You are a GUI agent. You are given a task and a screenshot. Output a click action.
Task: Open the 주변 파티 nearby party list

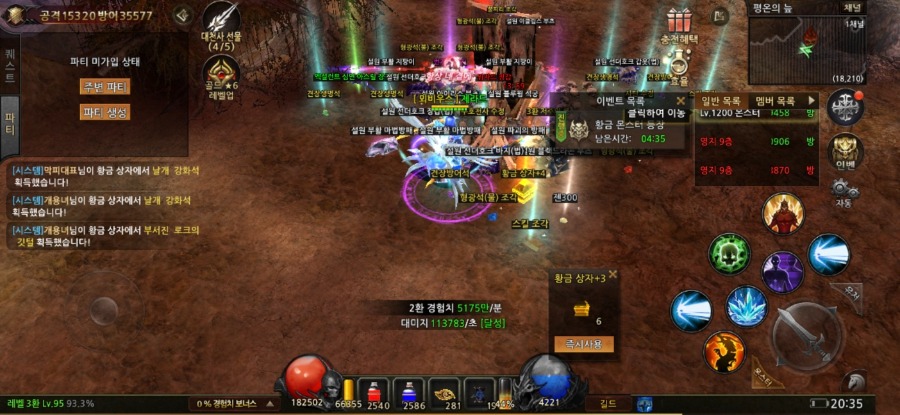pos(104,86)
